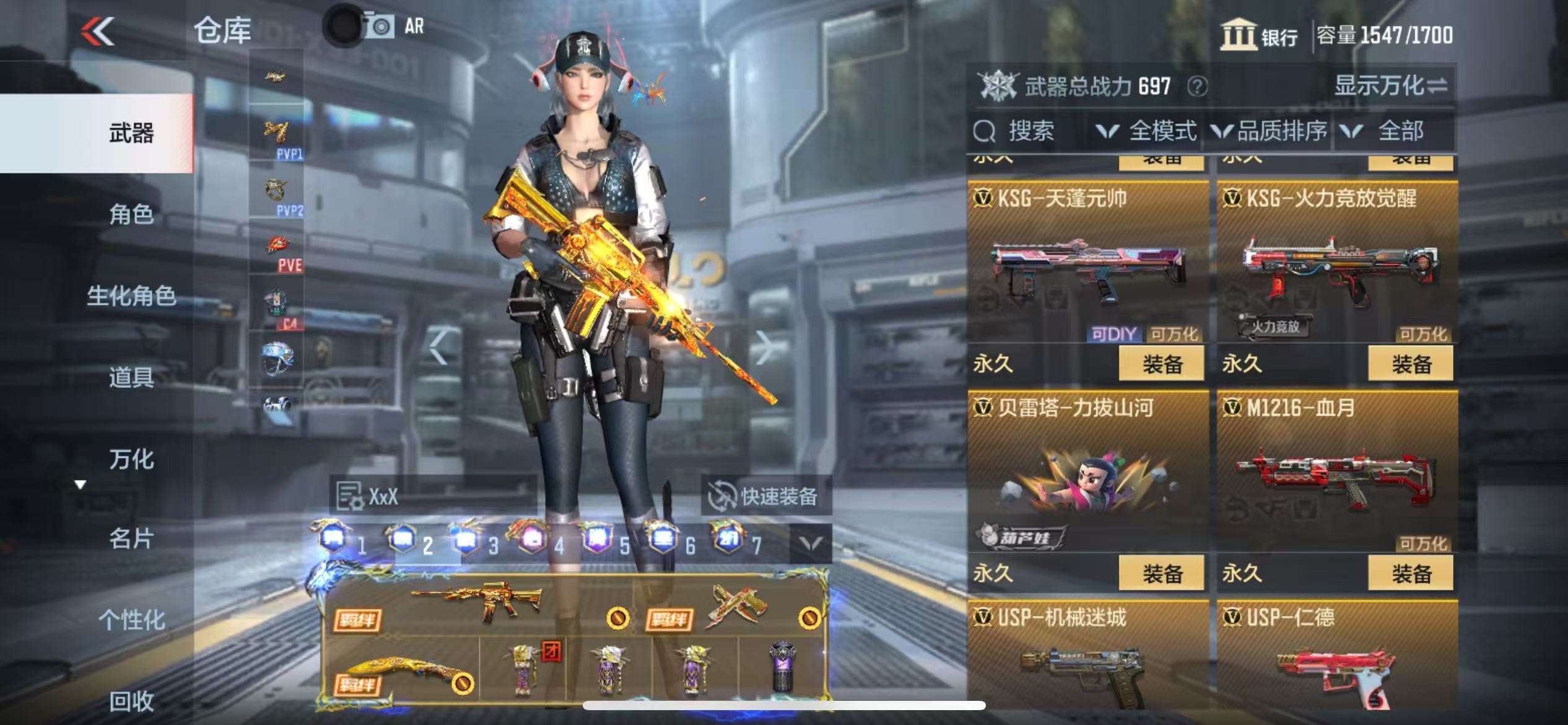Select the 道具 items tab
This screenshot has height=725, width=1568.
(x=131, y=377)
